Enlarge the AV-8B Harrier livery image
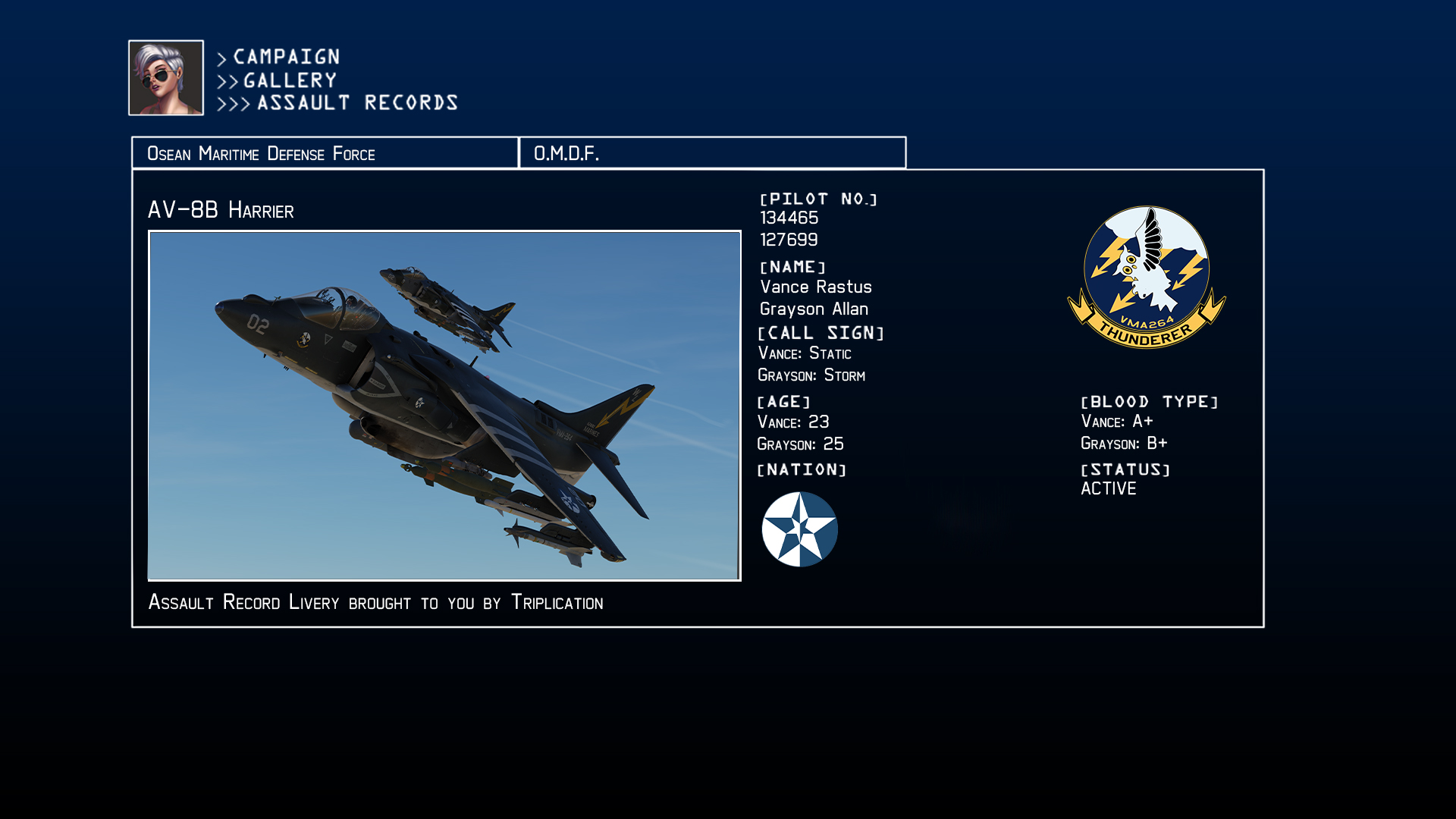The image size is (1456, 819). pyautogui.click(x=444, y=406)
